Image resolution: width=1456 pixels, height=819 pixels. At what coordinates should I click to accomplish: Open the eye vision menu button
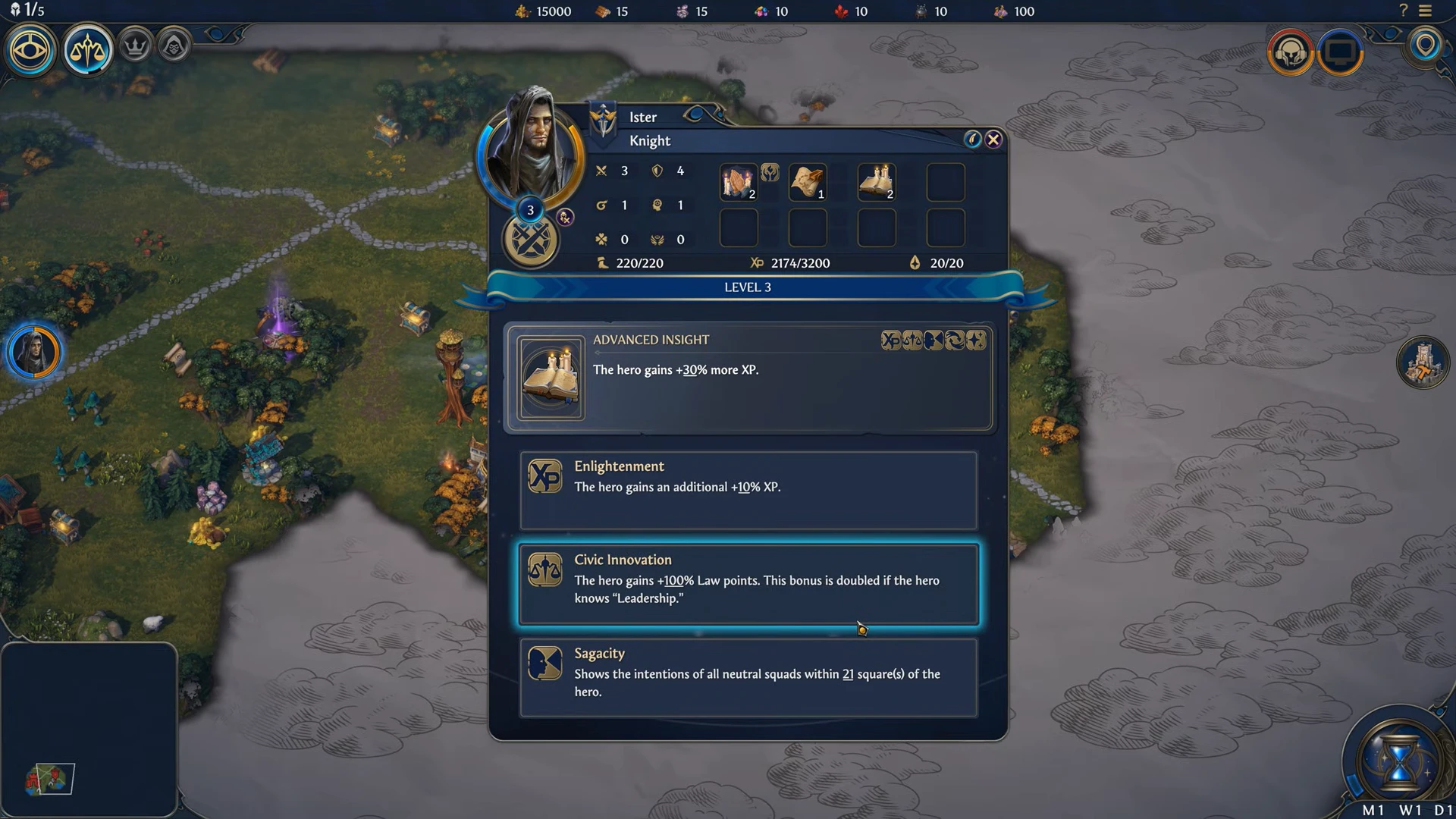click(x=30, y=51)
